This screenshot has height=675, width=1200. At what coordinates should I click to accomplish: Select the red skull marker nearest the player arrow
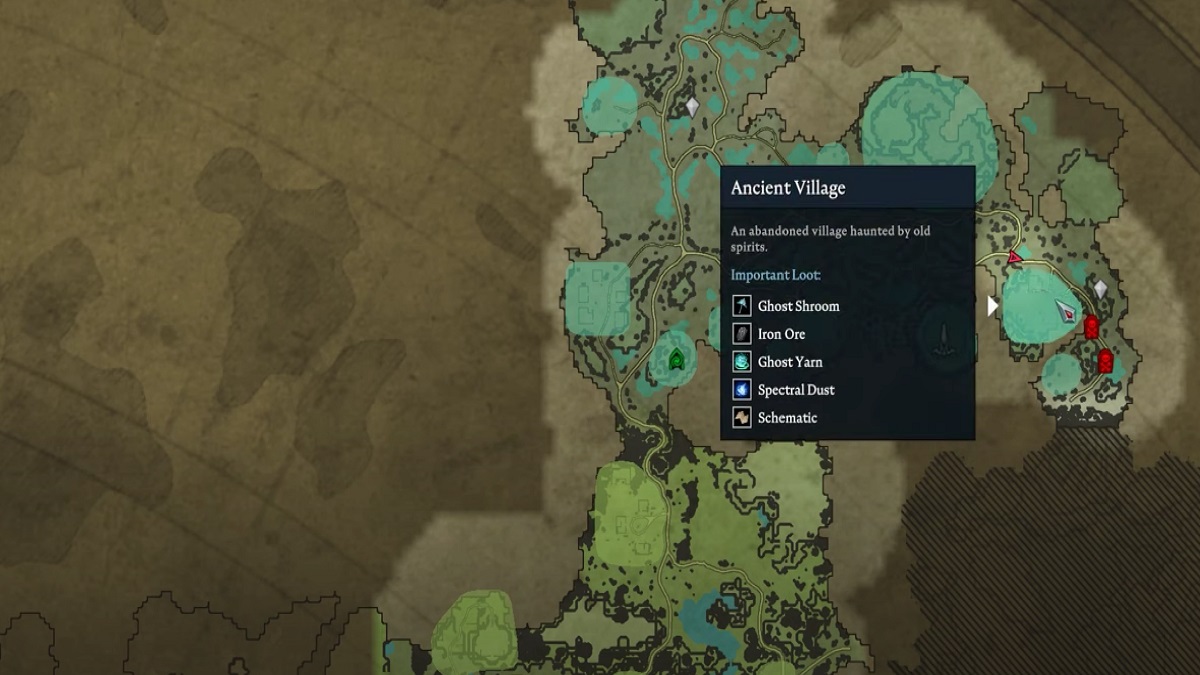(x=1091, y=327)
